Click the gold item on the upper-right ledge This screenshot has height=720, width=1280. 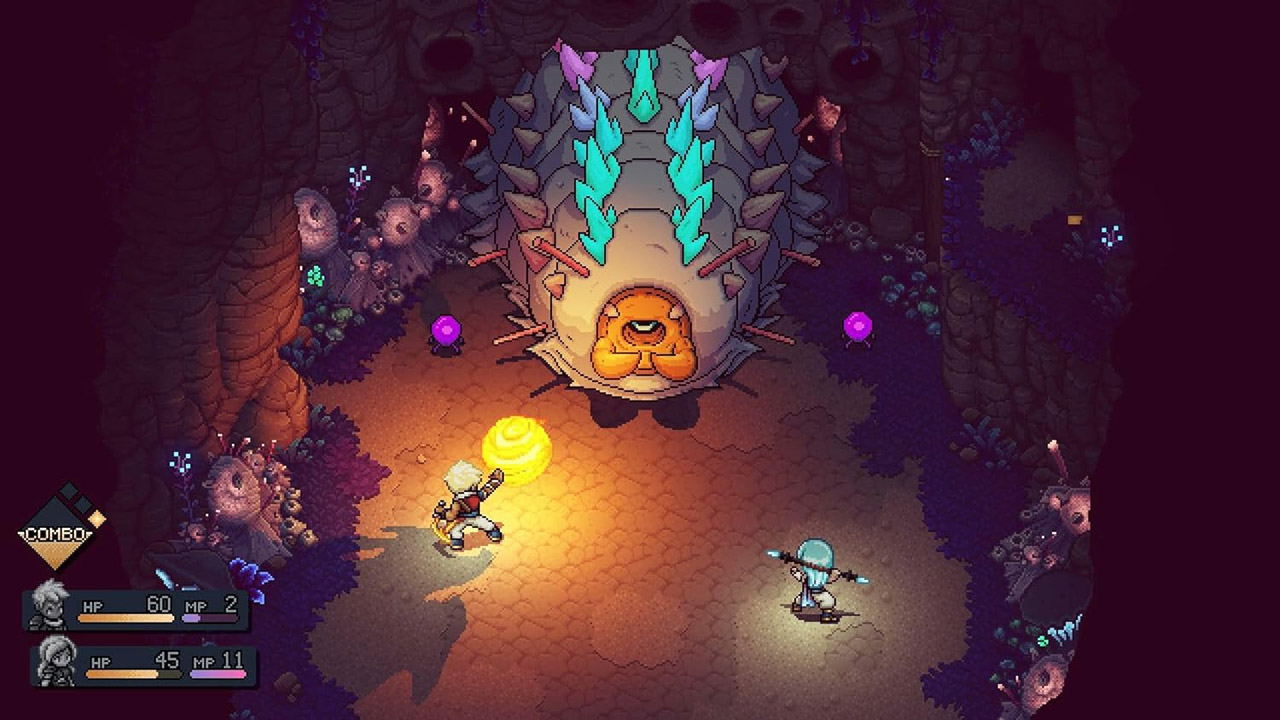(1074, 219)
